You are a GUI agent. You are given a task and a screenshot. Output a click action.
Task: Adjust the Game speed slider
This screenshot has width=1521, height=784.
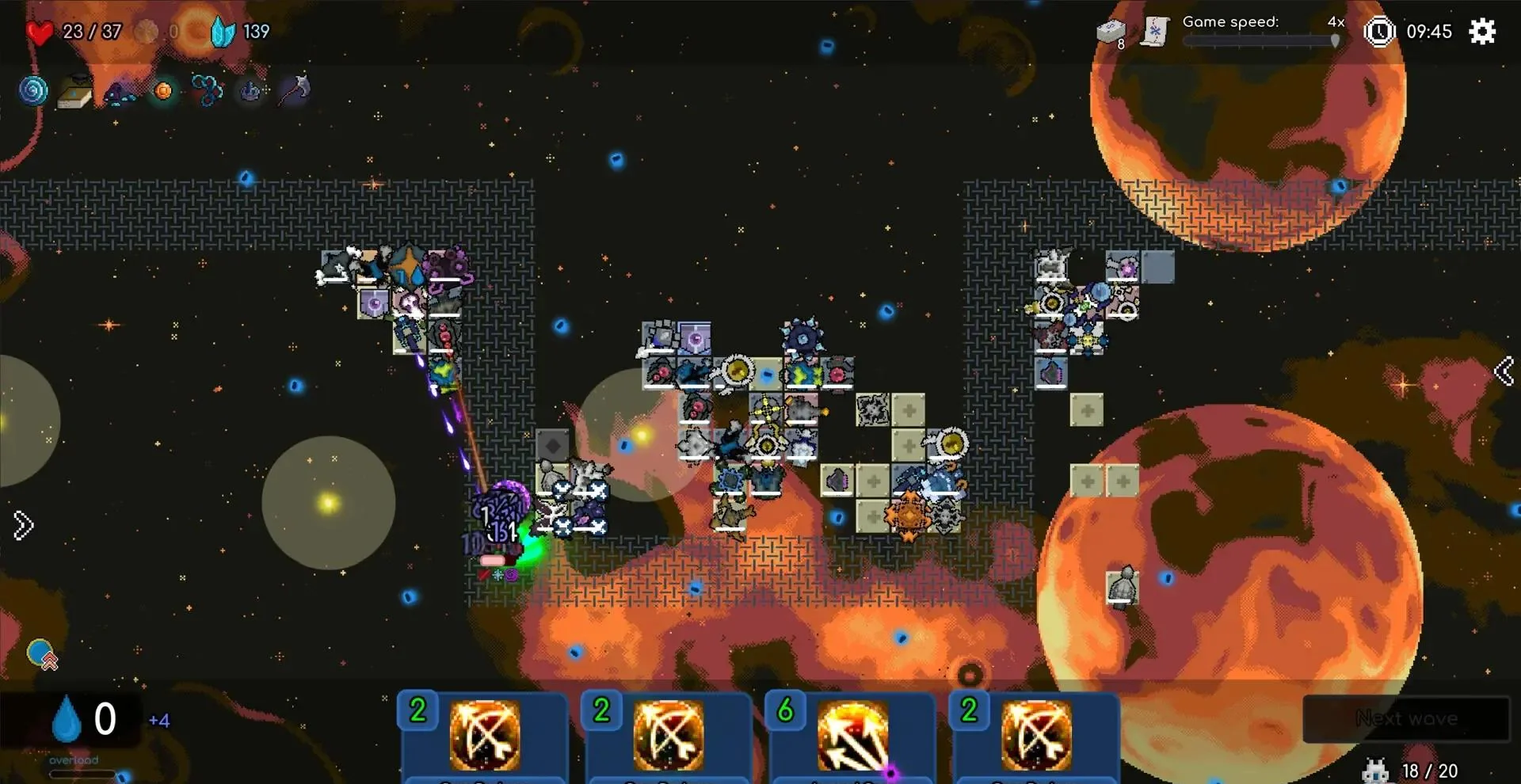pos(1335,40)
